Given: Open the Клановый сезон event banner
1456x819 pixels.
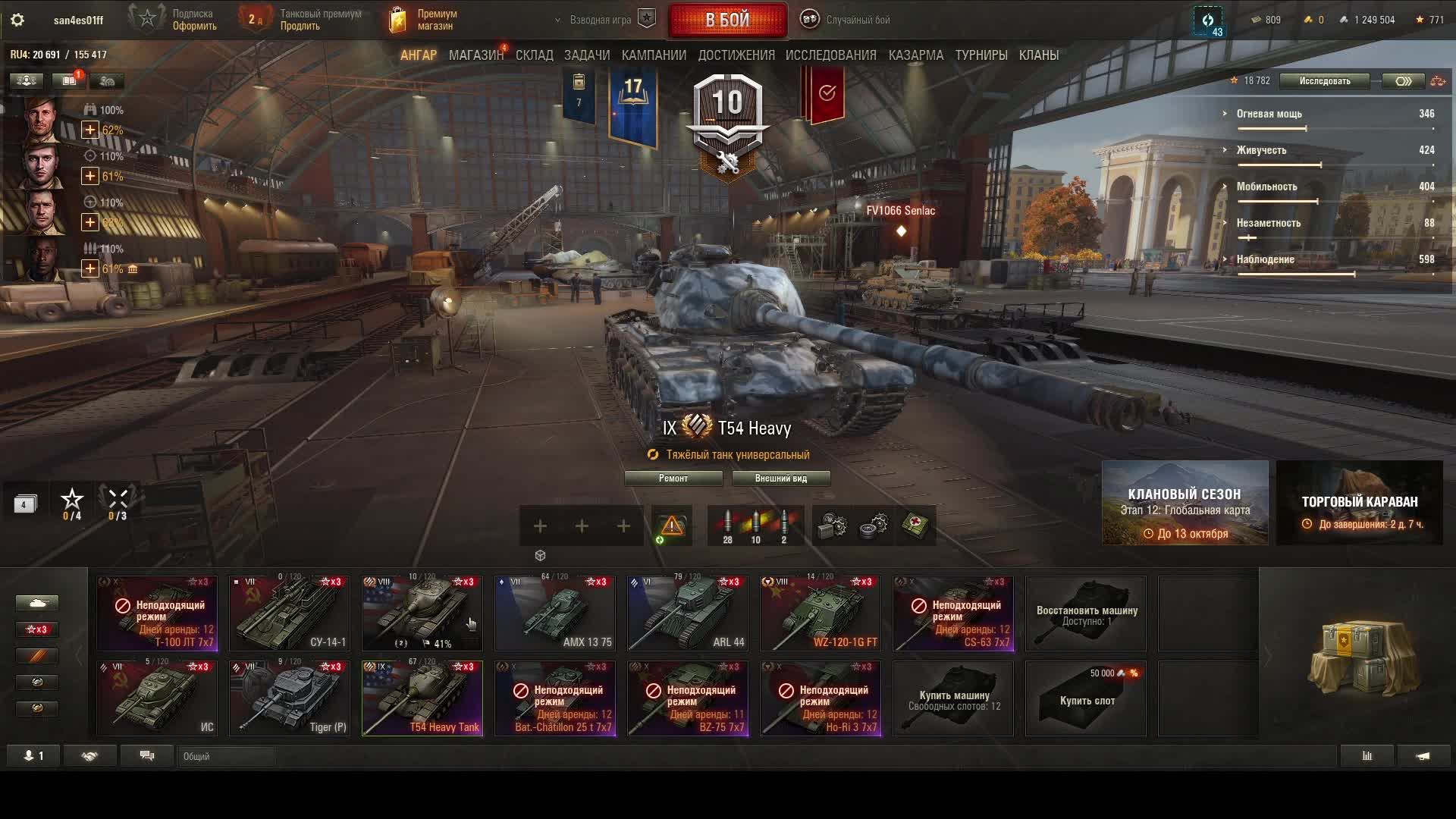Looking at the screenshot, I should coord(1185,503).
